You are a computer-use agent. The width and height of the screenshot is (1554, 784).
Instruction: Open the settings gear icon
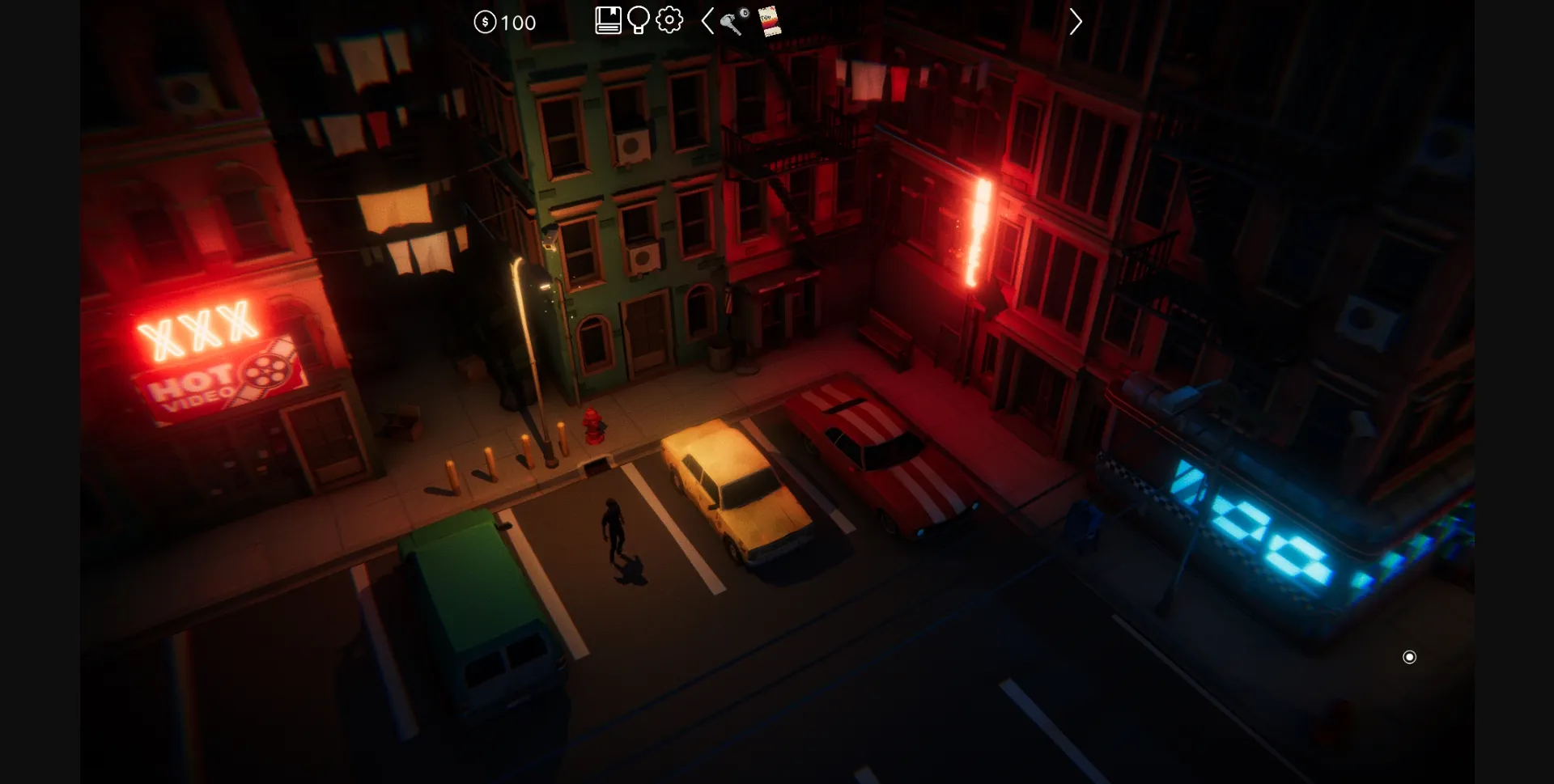669,22
